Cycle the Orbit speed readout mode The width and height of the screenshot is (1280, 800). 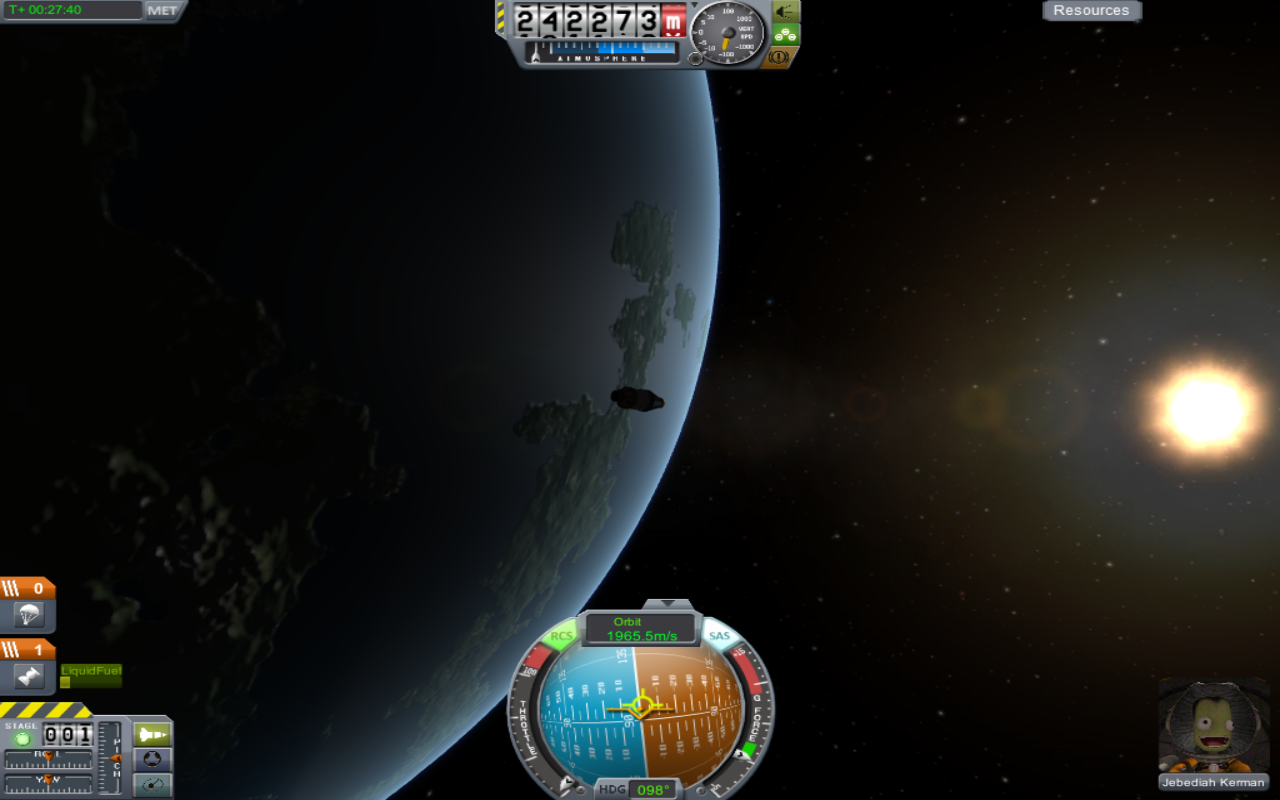(x=641, y=629)
